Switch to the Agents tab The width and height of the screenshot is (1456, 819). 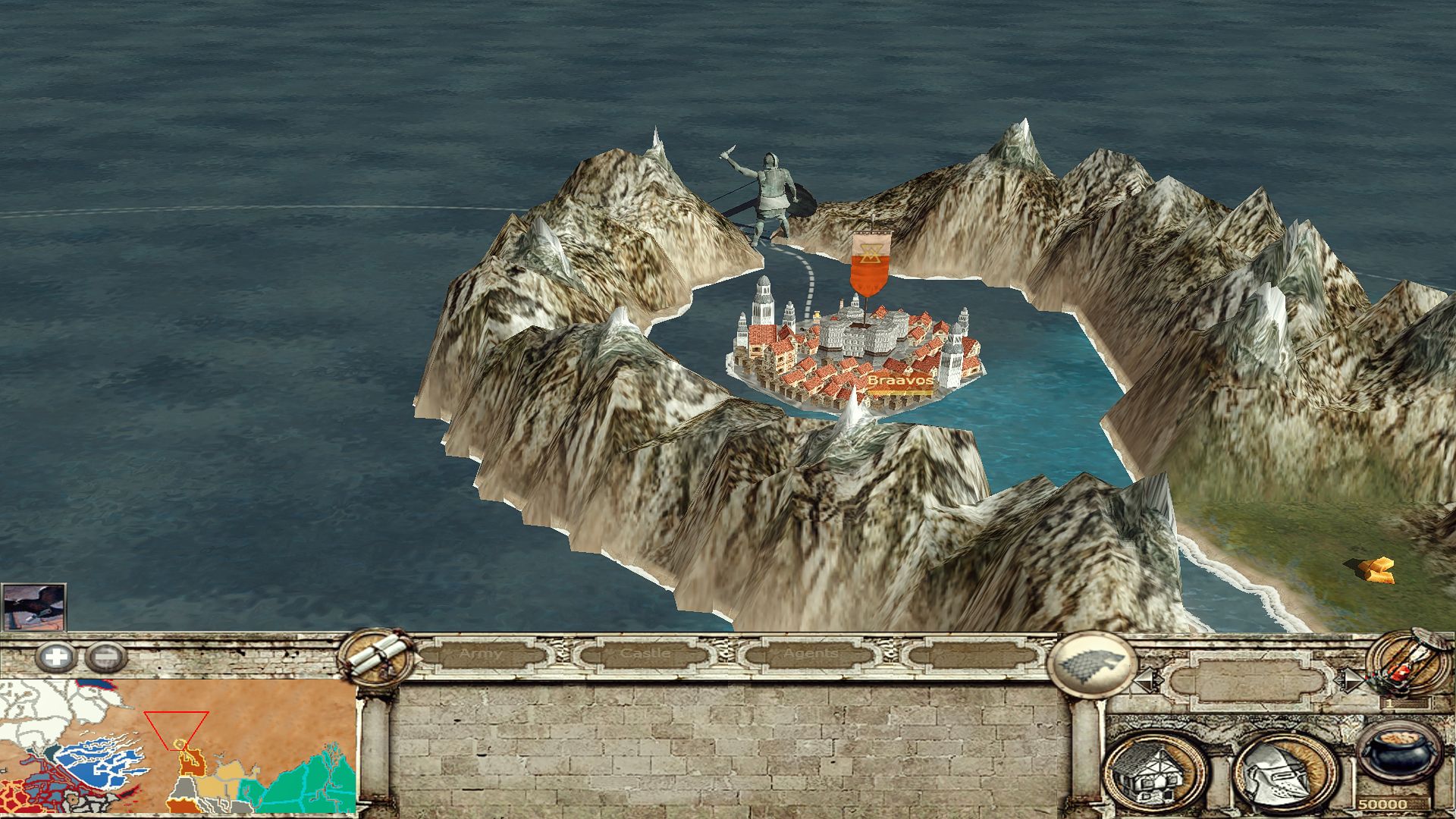click(x=811, y=654)
